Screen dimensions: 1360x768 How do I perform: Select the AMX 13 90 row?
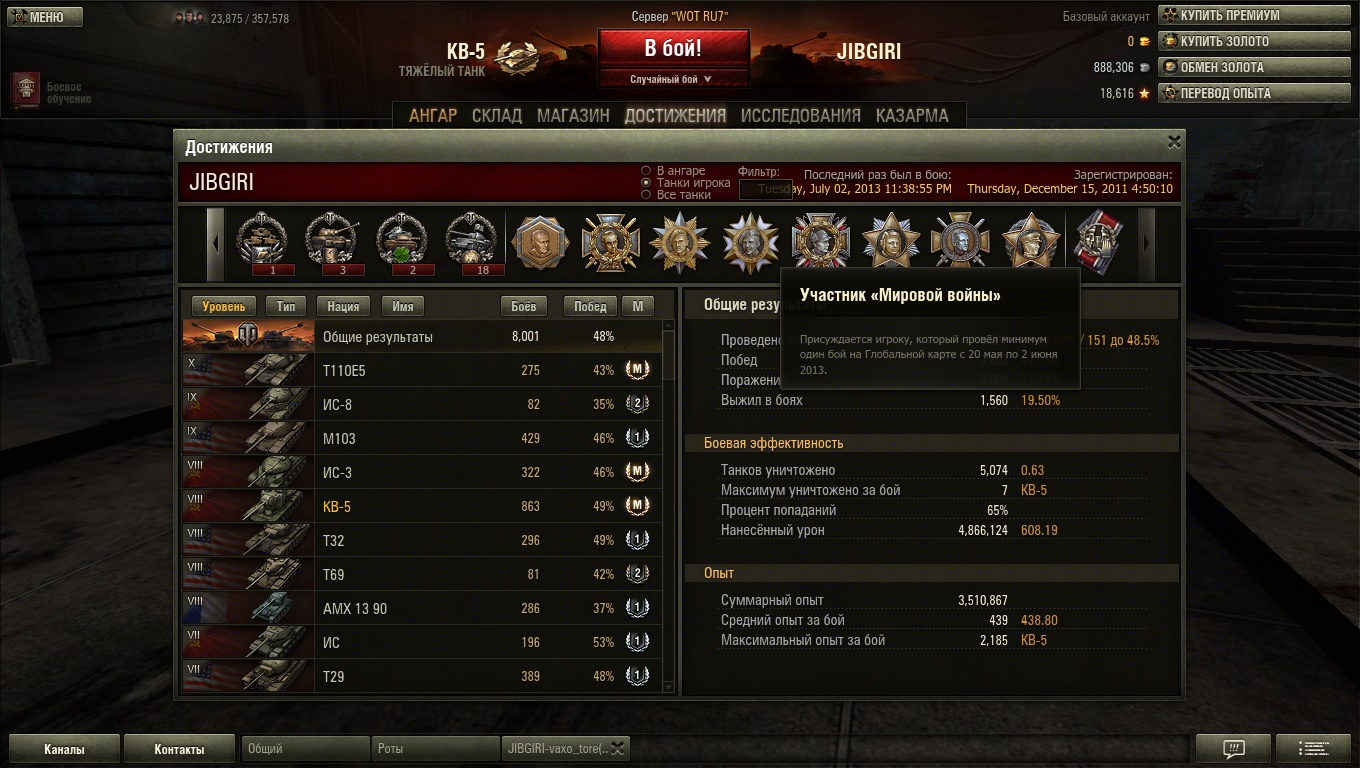[x=420, y=608]
